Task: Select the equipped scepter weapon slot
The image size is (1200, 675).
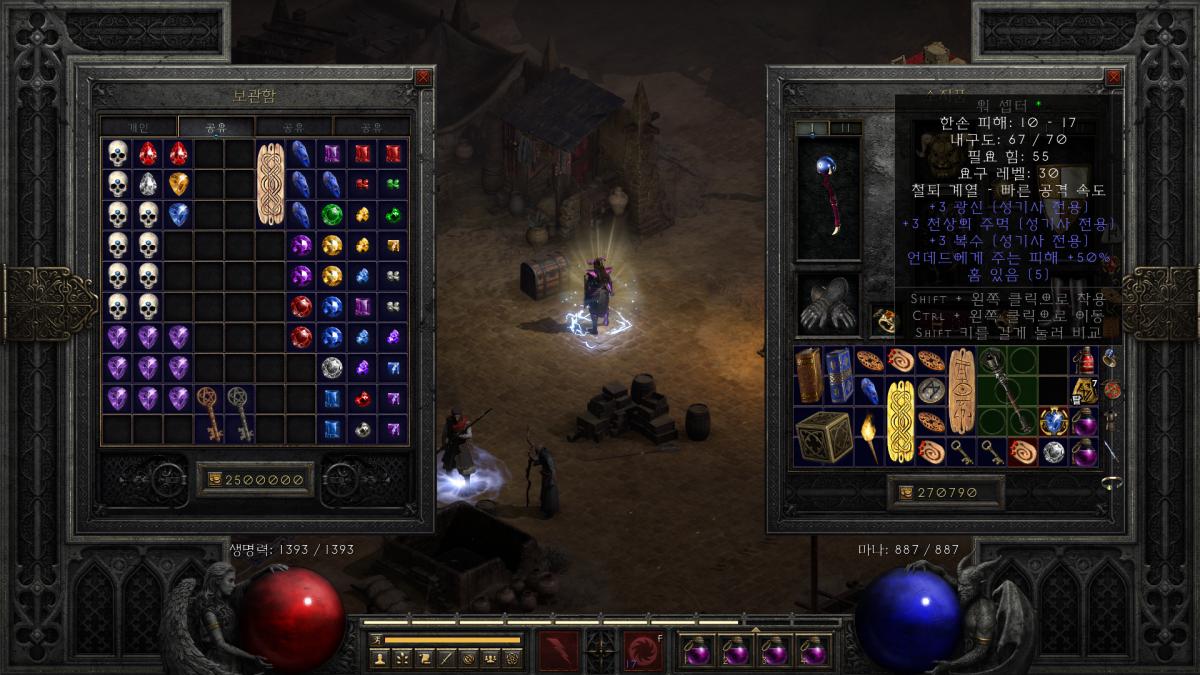Action: [828, 197]
